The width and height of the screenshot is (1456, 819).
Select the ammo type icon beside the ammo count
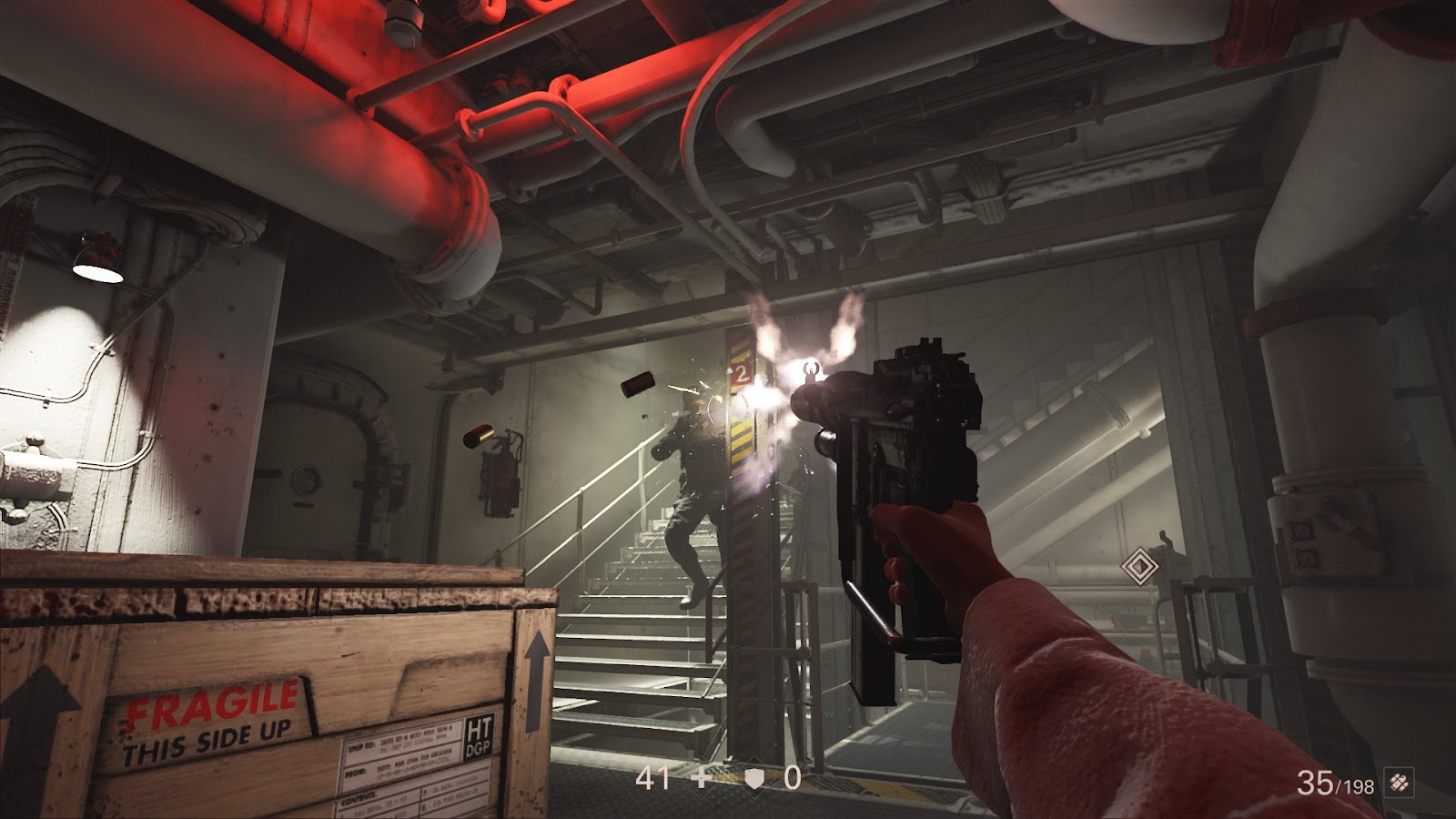point(1399,782)
